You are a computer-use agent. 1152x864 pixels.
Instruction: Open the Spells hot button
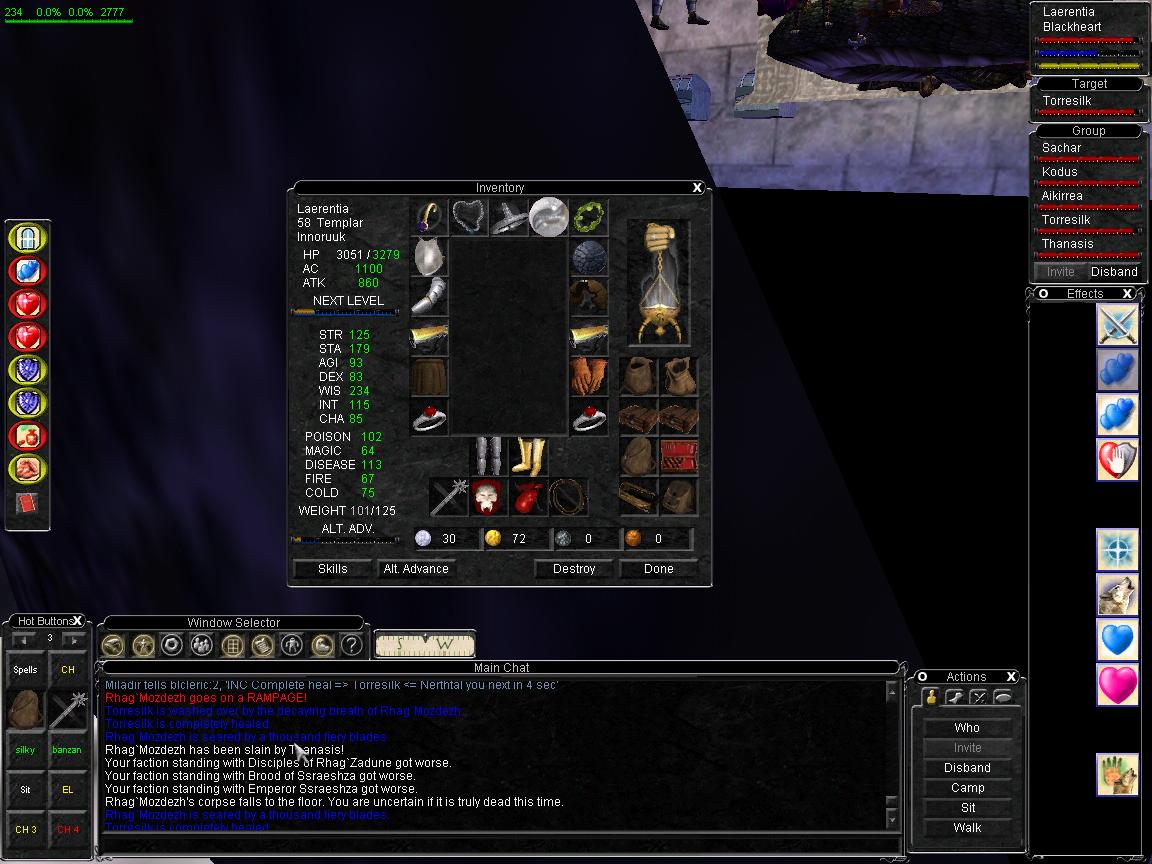26,670
